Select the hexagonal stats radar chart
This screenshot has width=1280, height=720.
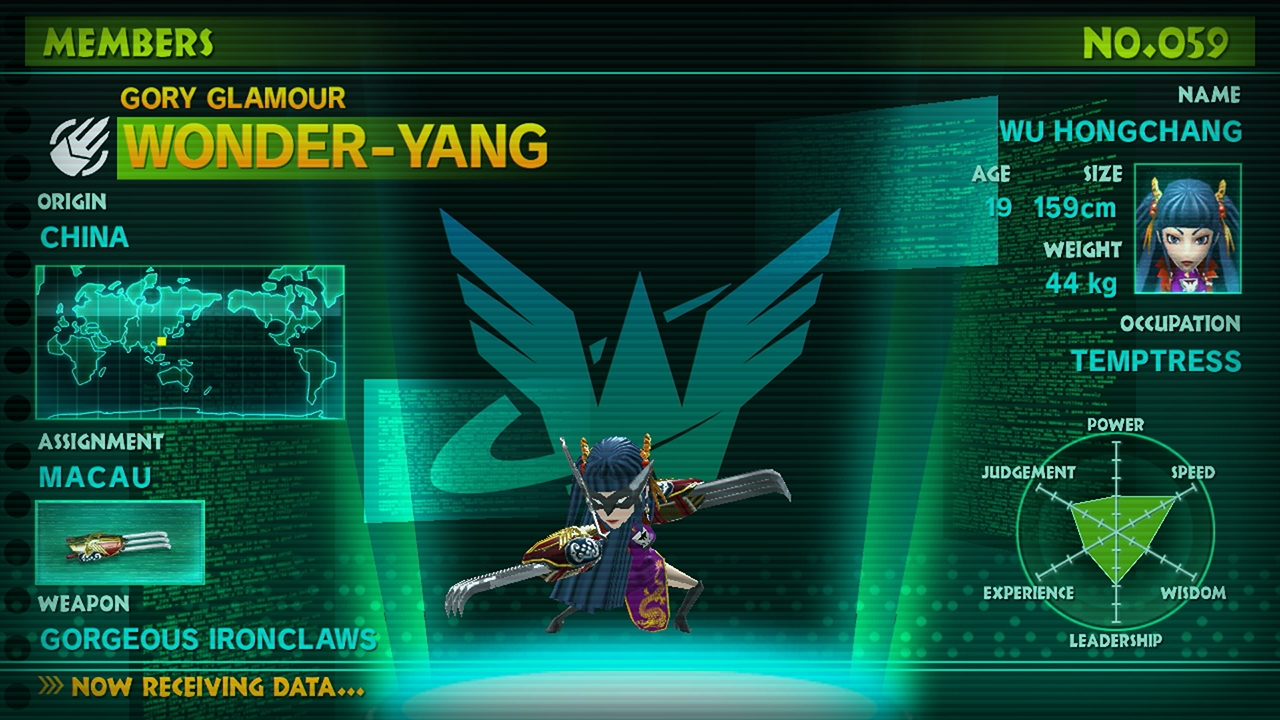click(1115, 532)
